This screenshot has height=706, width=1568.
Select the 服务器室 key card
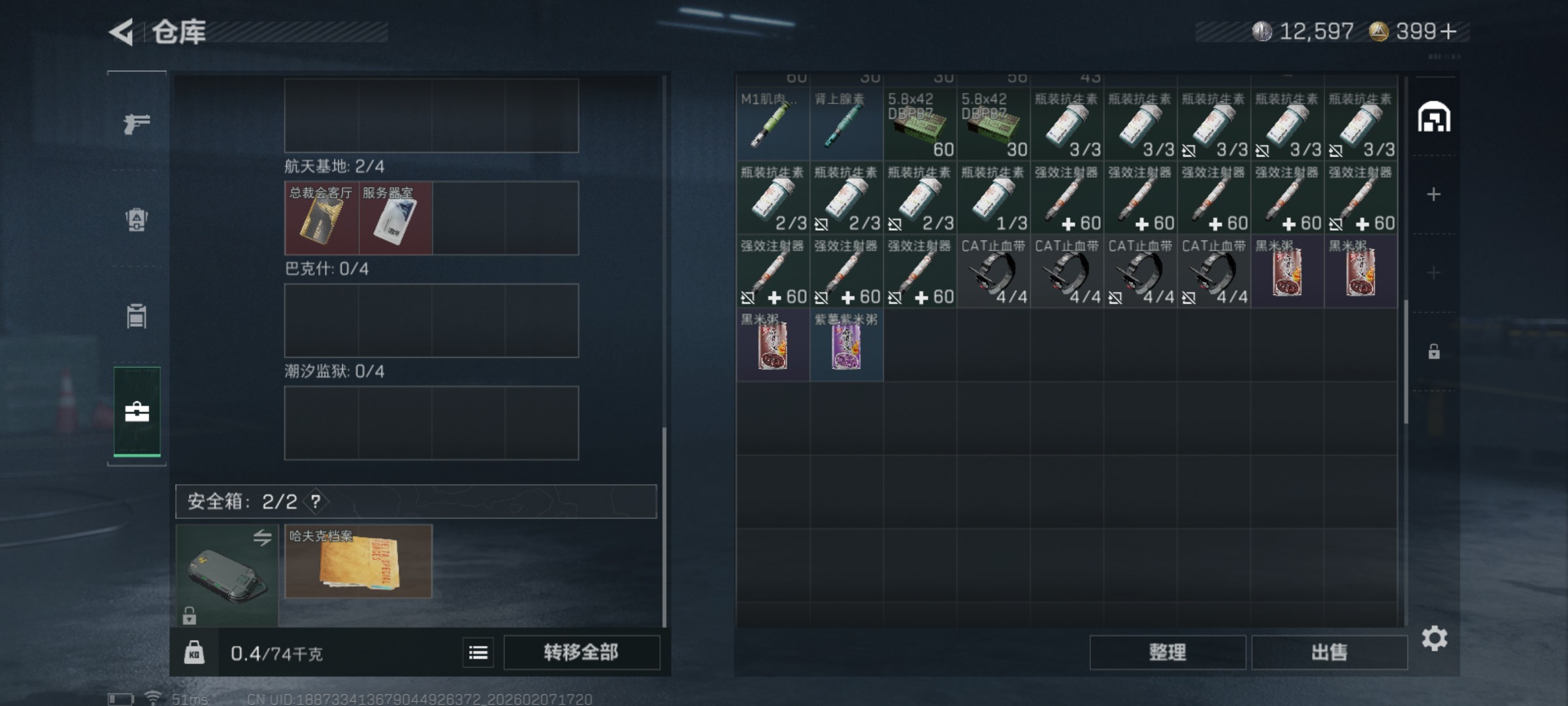395,218
